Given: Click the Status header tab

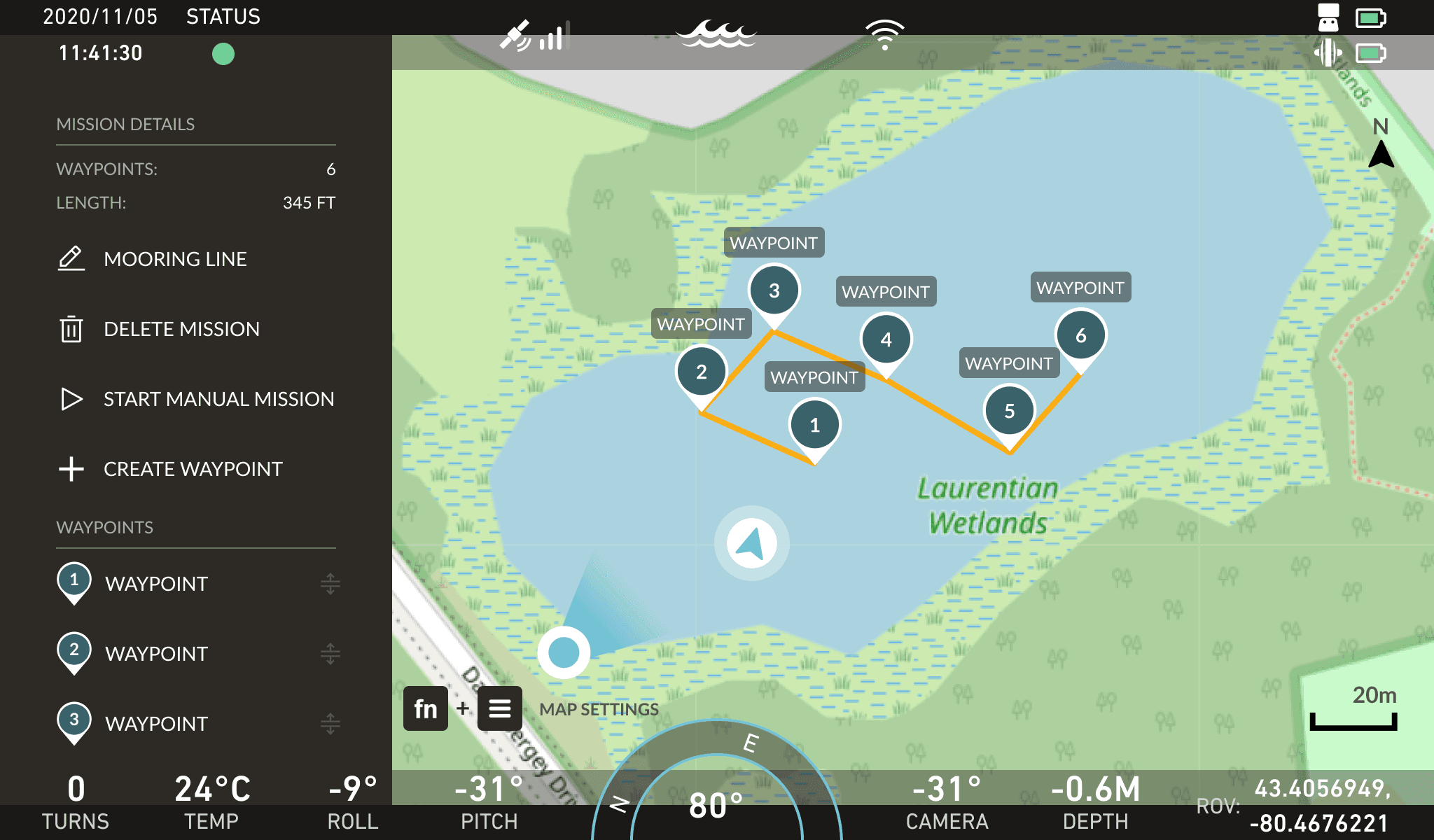Looking at the screenshot, I should click(223, 17).
